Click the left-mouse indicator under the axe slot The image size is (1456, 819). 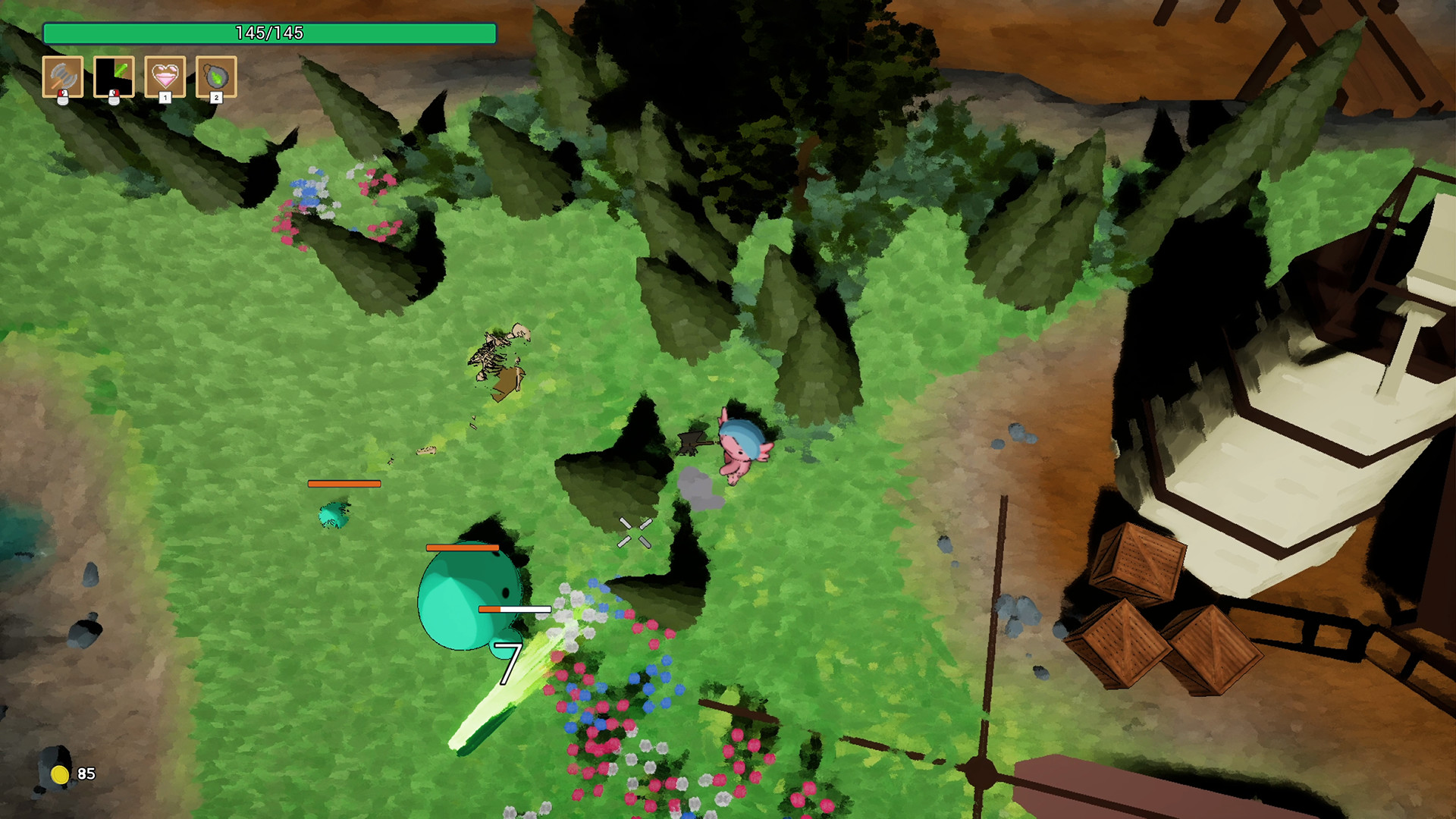point(64,96)
